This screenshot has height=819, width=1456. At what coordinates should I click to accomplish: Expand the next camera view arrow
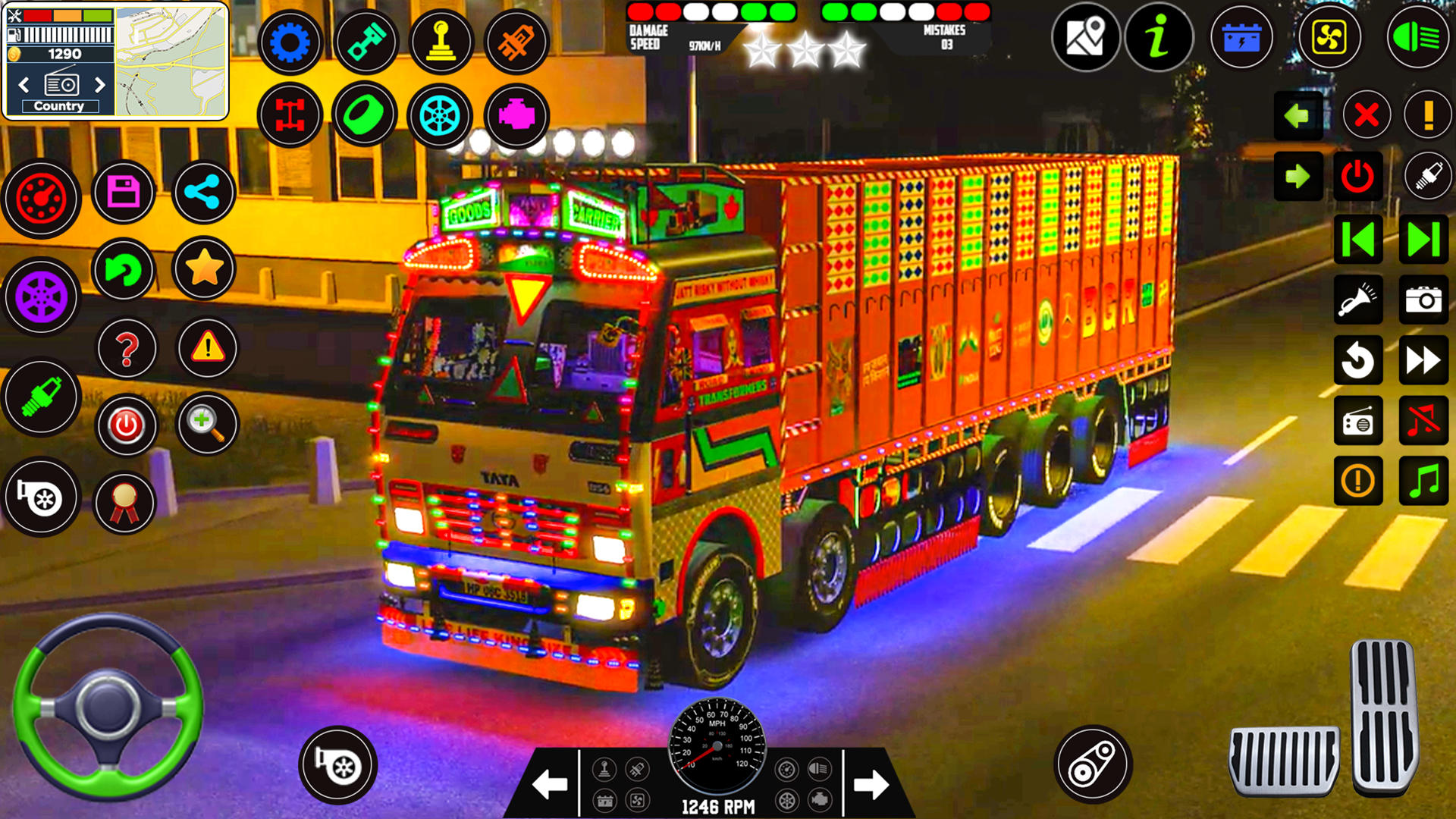click(1300, 176)
